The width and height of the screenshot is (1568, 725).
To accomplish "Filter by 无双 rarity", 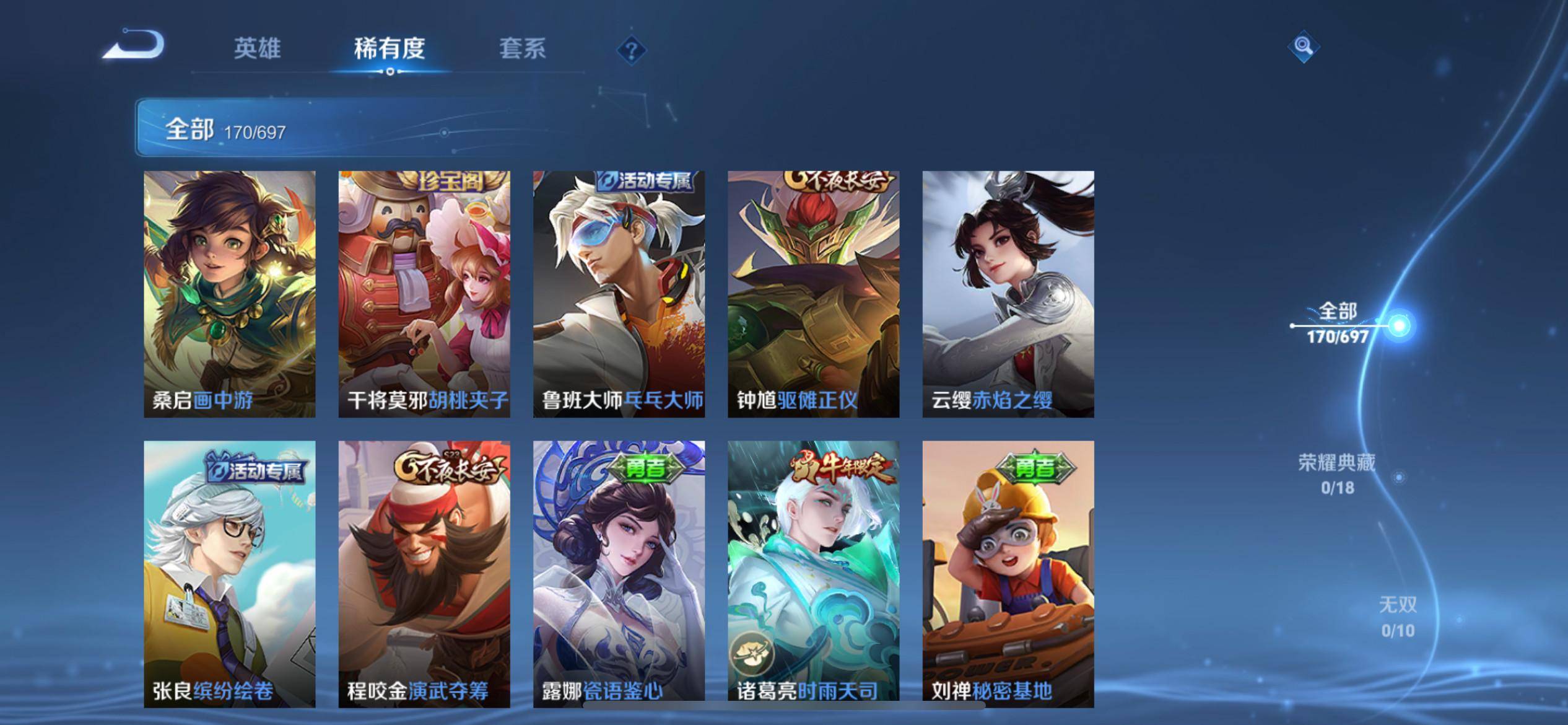I will (1398, 617).
